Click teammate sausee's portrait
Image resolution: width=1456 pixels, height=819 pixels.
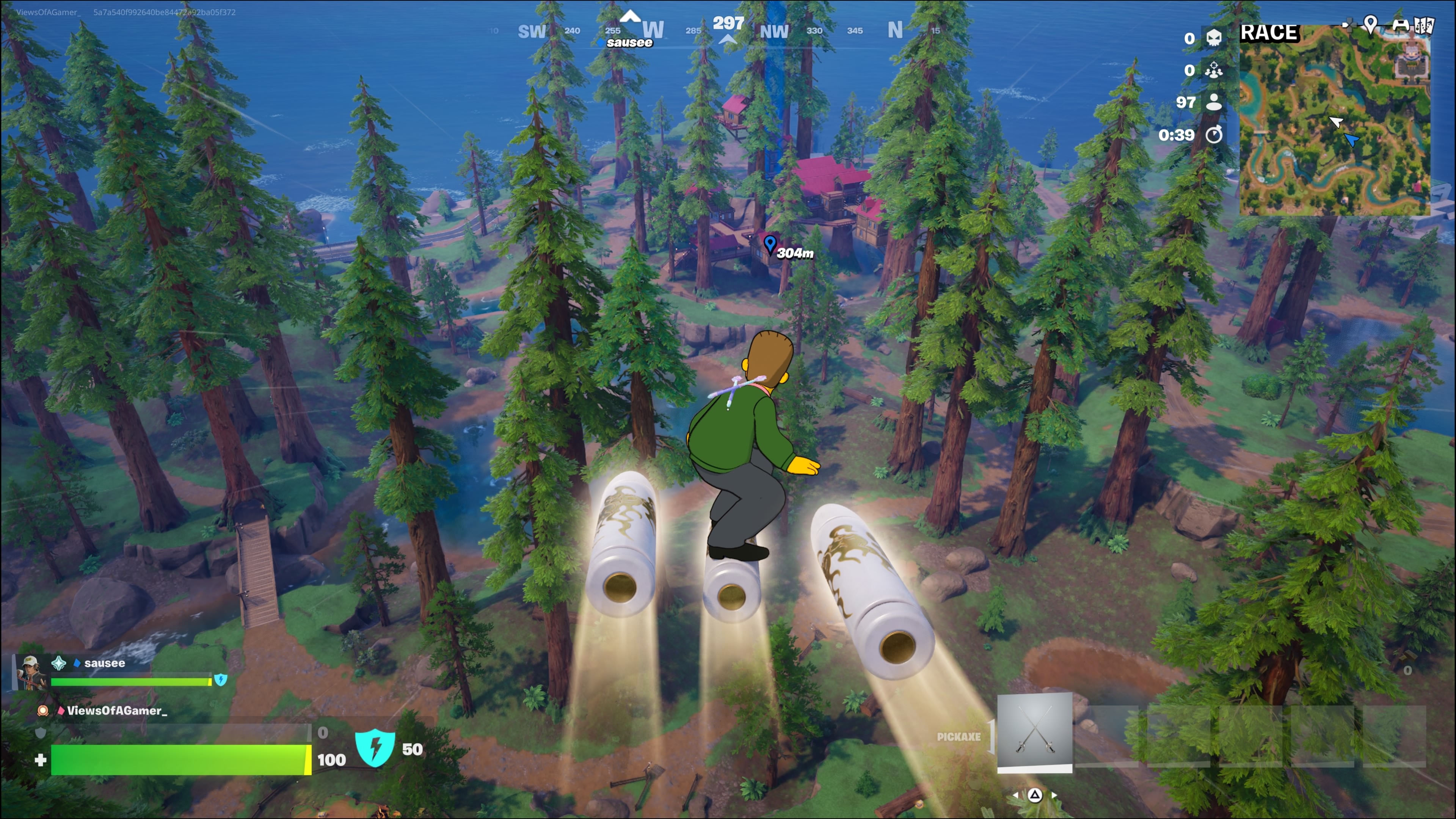[30, 672]
